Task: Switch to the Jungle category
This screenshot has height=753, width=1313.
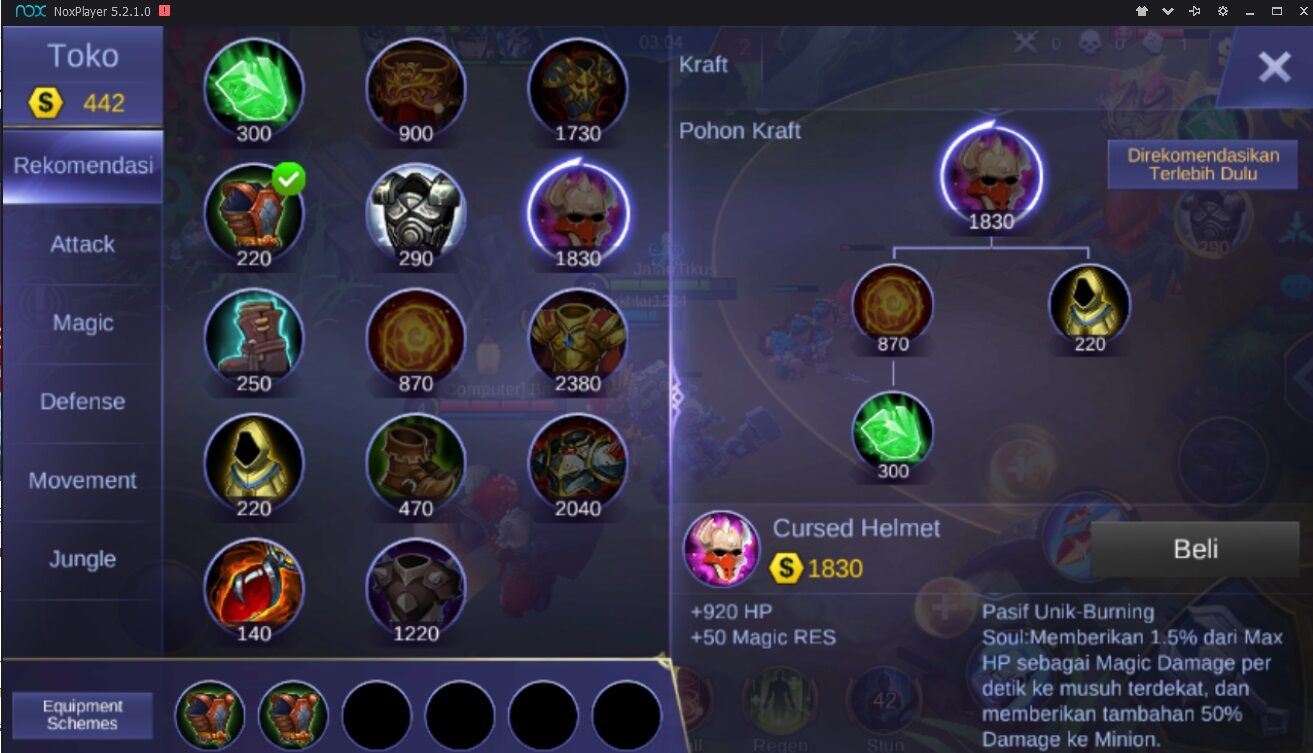Action: (x=82, y=559)
